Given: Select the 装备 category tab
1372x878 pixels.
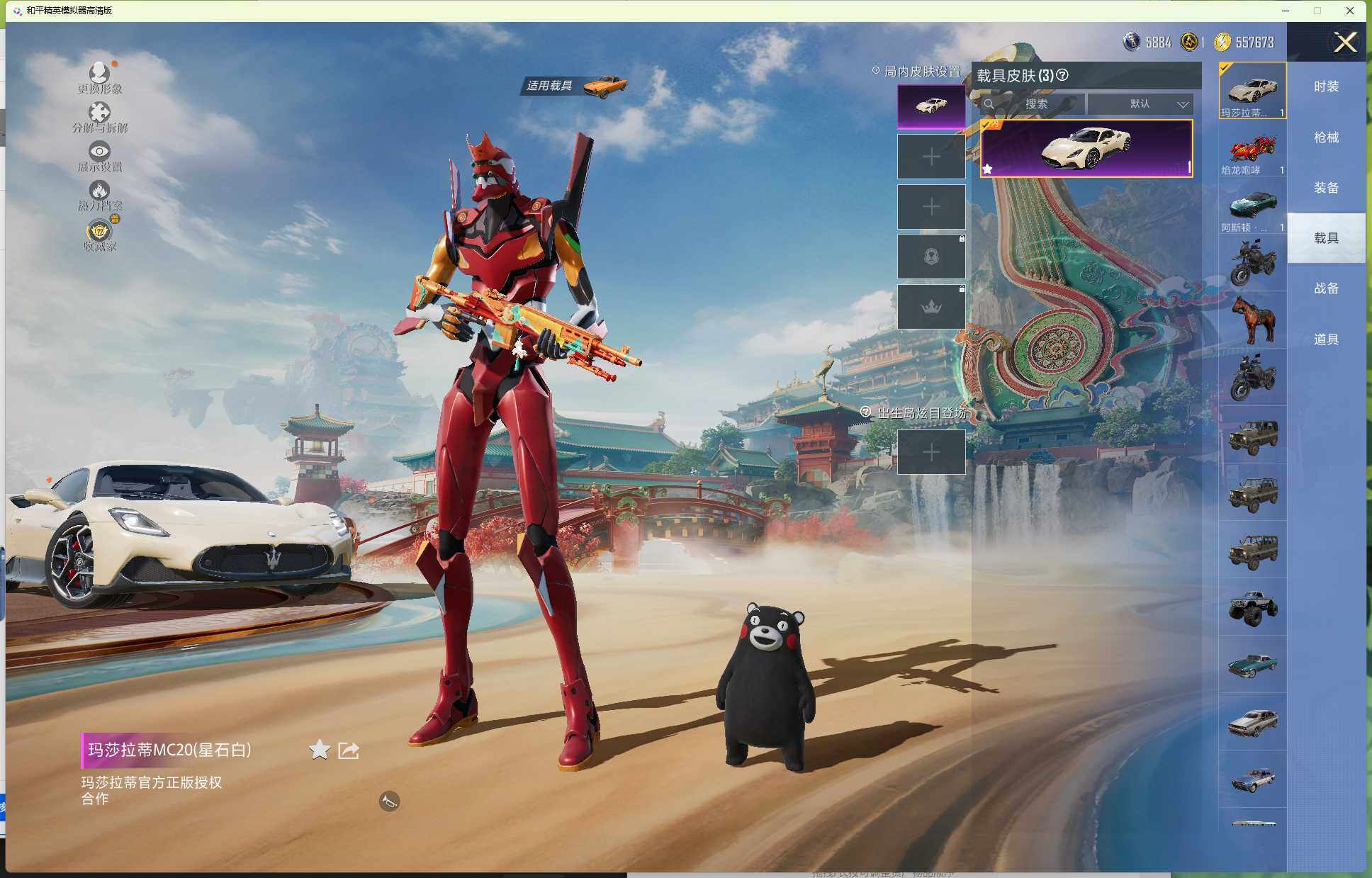Looking at the screenshot, I should point(1326,188).
